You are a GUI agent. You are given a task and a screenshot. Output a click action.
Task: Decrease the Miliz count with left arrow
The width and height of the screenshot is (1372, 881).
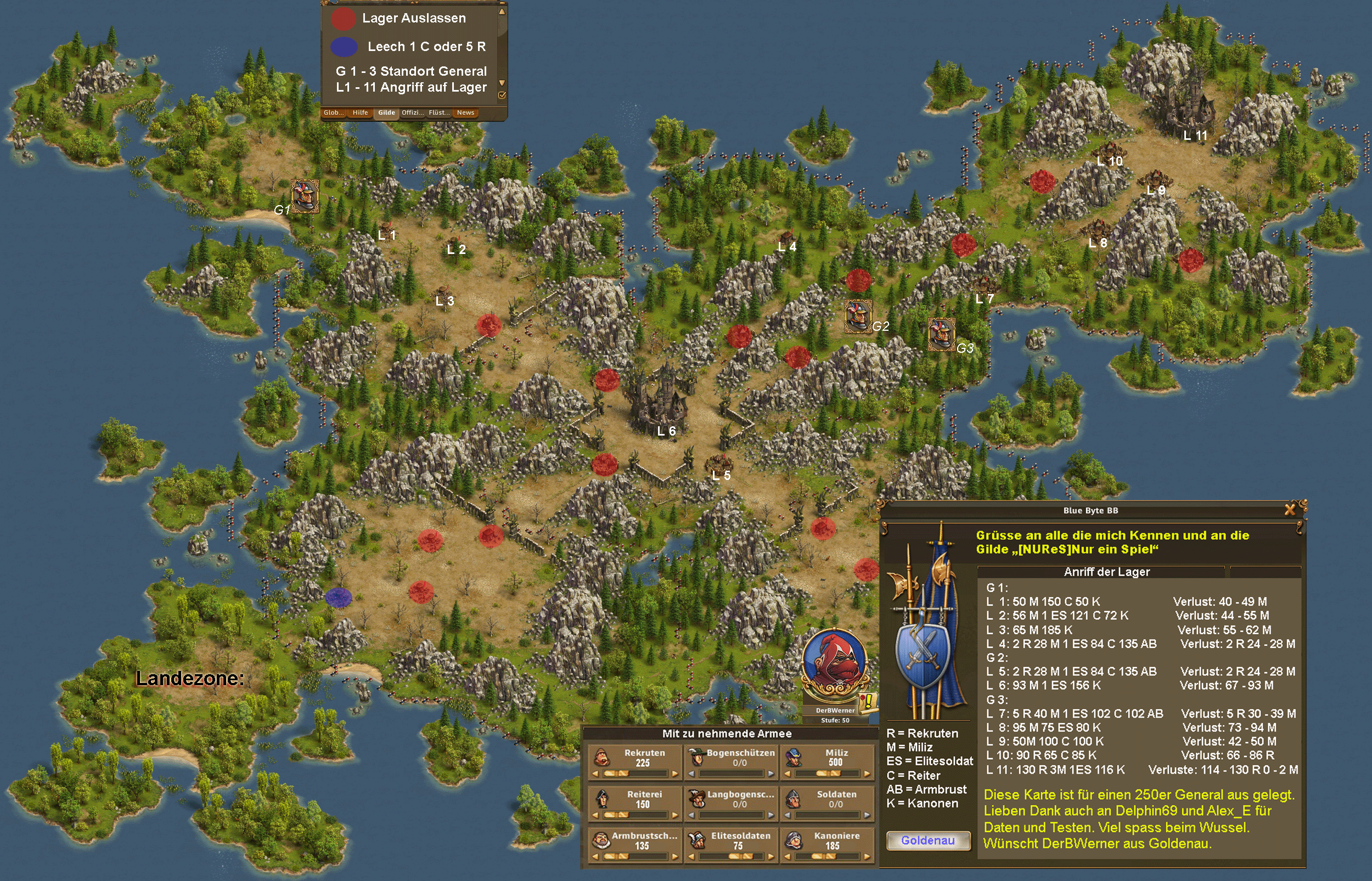788,774
